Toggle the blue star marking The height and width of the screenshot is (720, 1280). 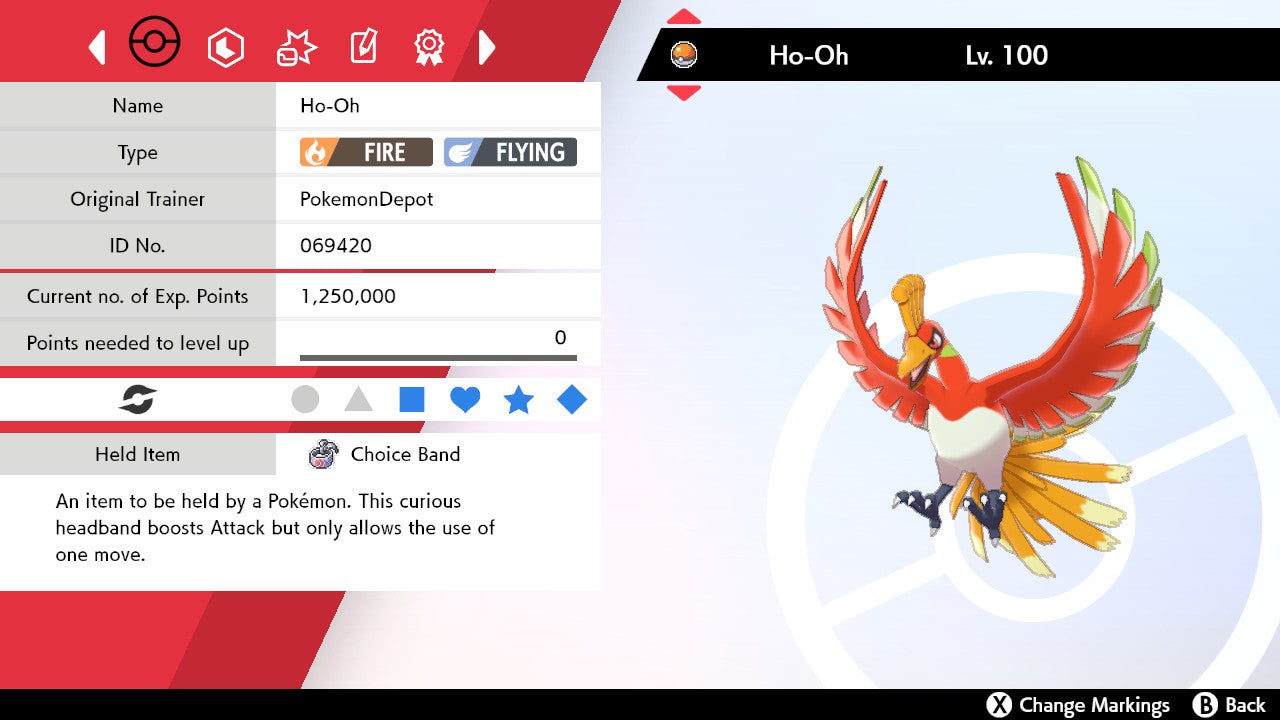pyautogui.click(x=518, y=400)
